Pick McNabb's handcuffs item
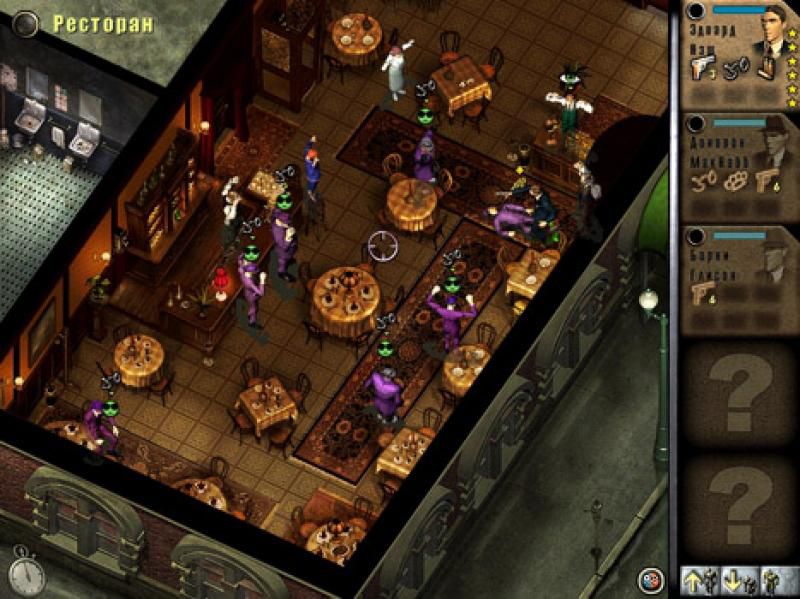800x599 pixels. click(x=702, y=184)
